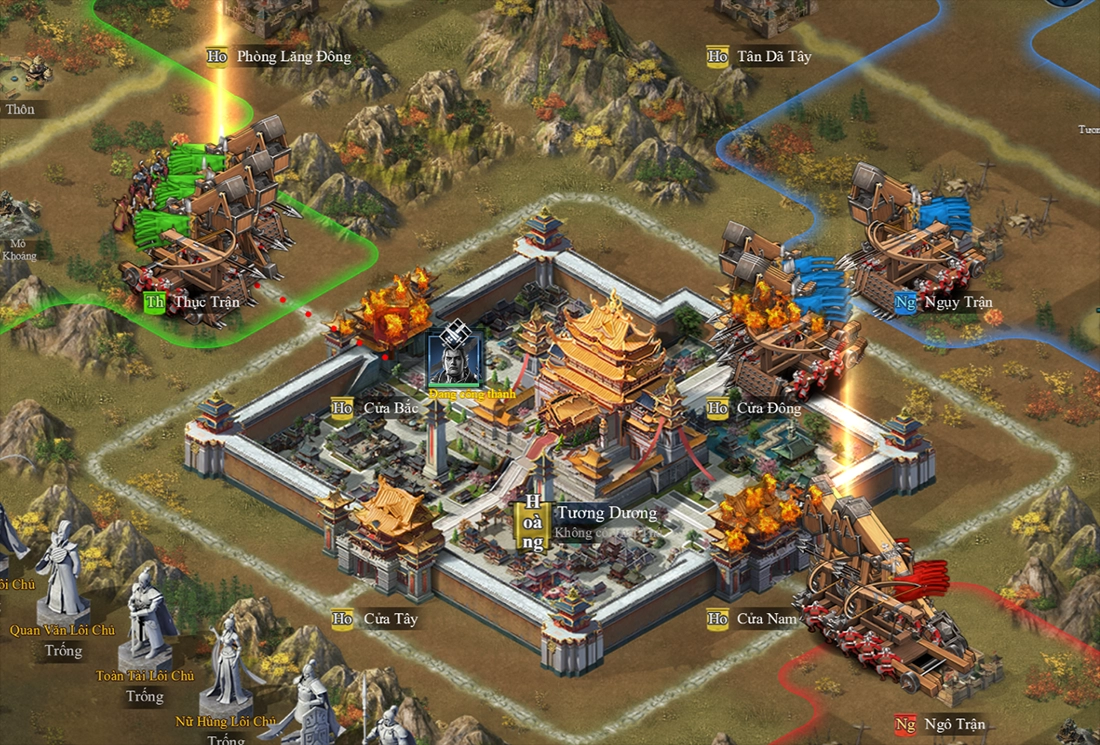
Task: Click the green Thục Trận camp marker
Action: 155,302
